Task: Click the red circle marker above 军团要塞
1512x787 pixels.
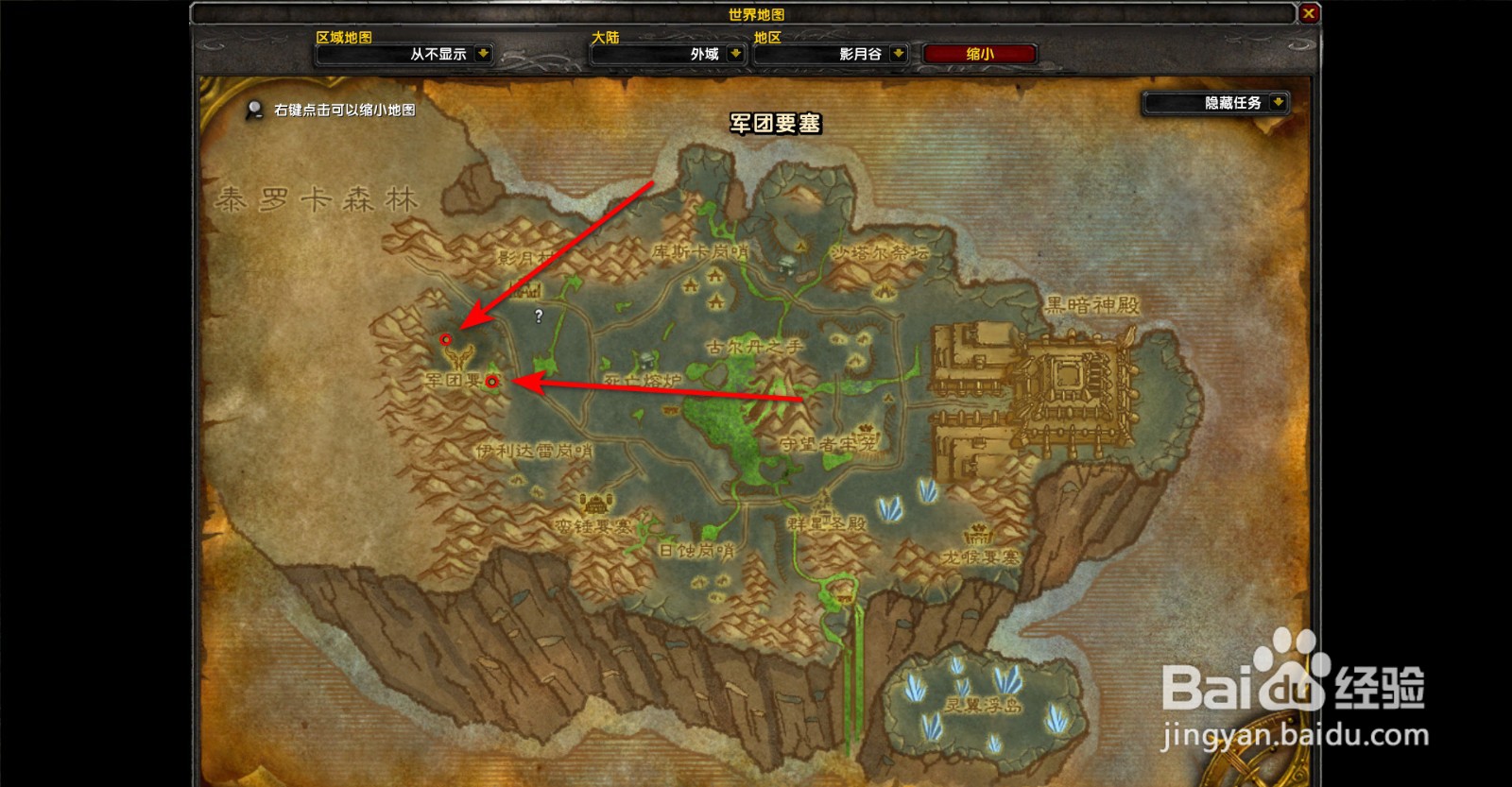Action: click(x=445, y=339)
